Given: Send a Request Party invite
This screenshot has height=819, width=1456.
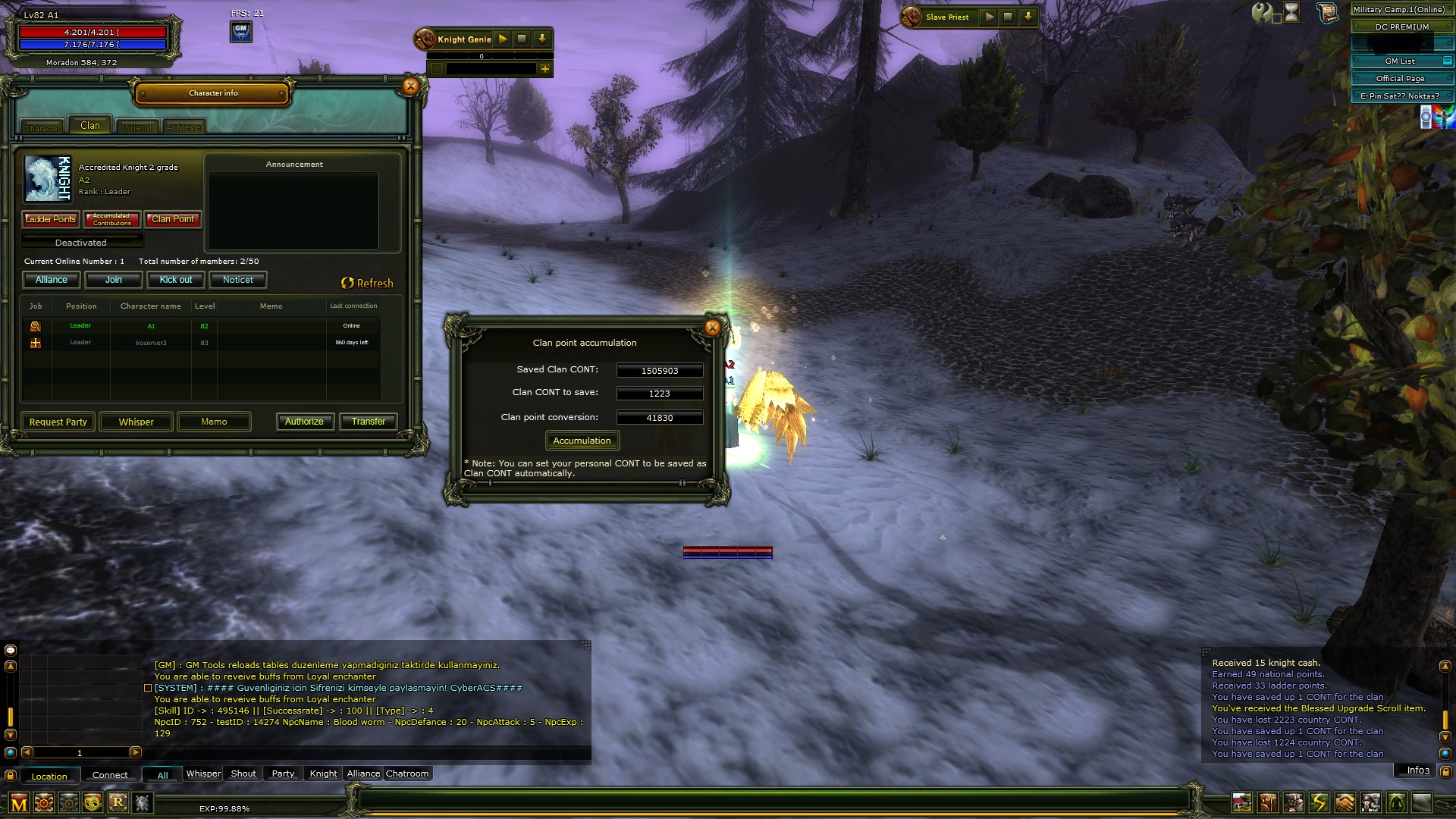Looking at the screenshot, I should [58, 422].
